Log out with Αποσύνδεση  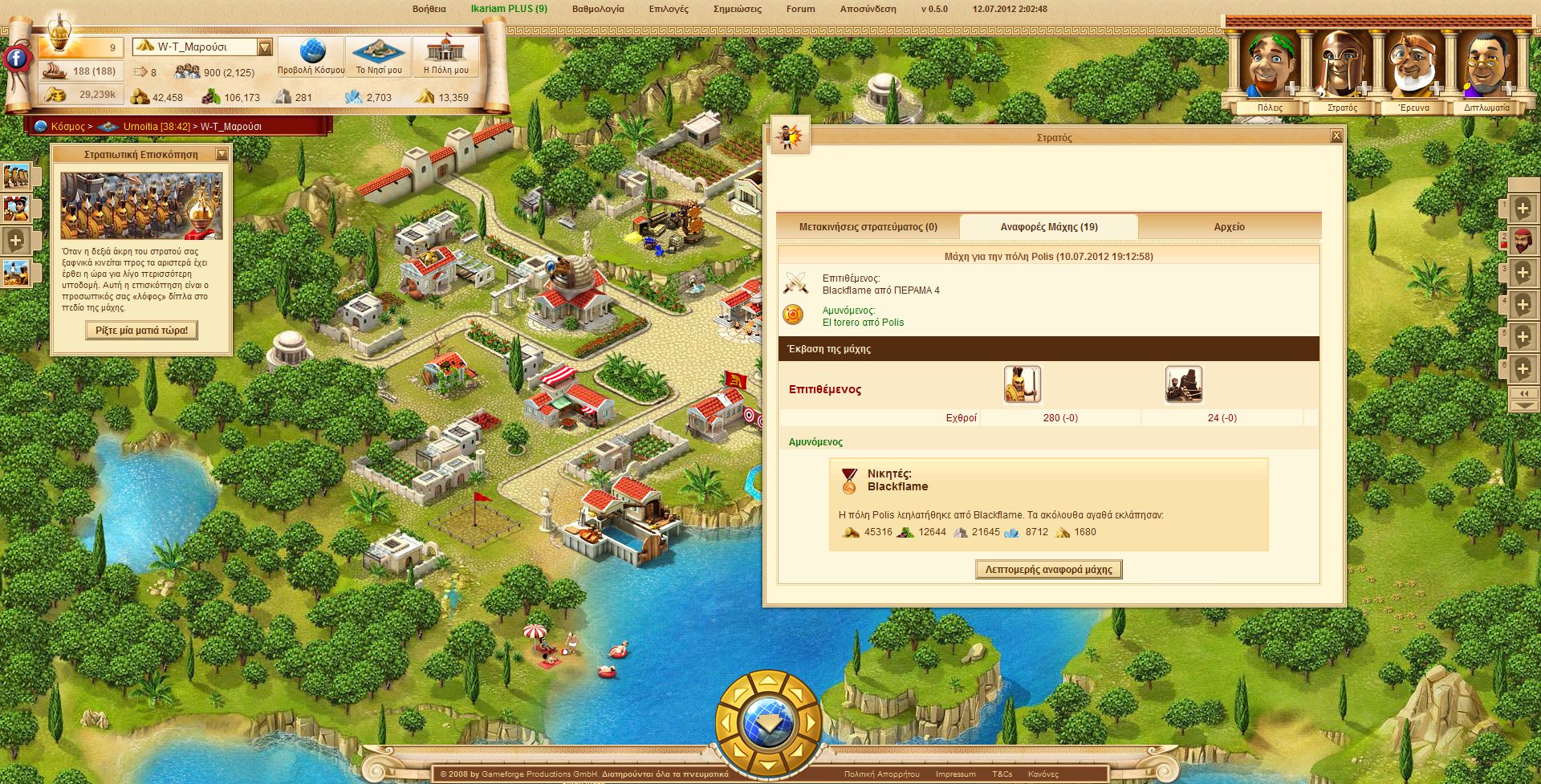pos(868,9)
